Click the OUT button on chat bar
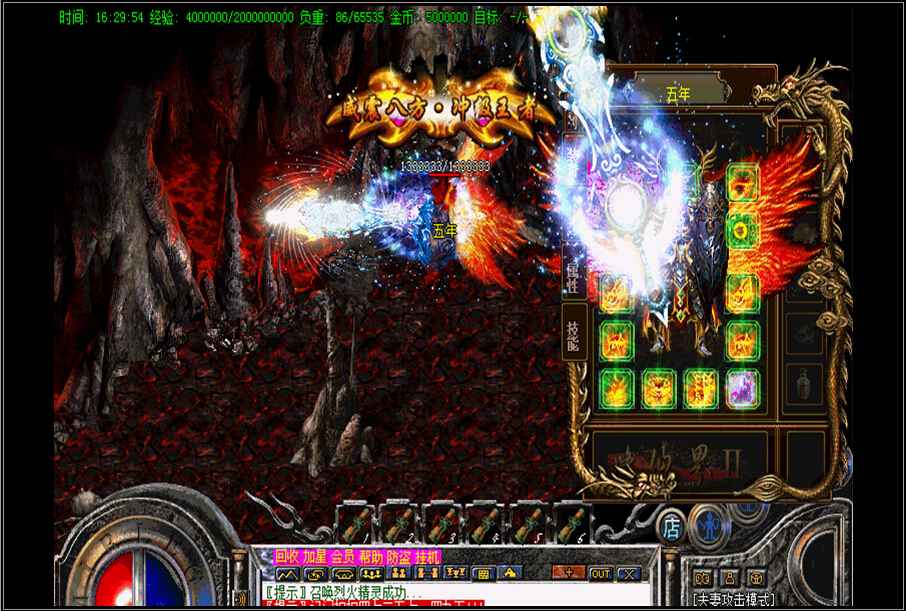The width and height of the screenshot is (906, 611). tap(600, 573)
